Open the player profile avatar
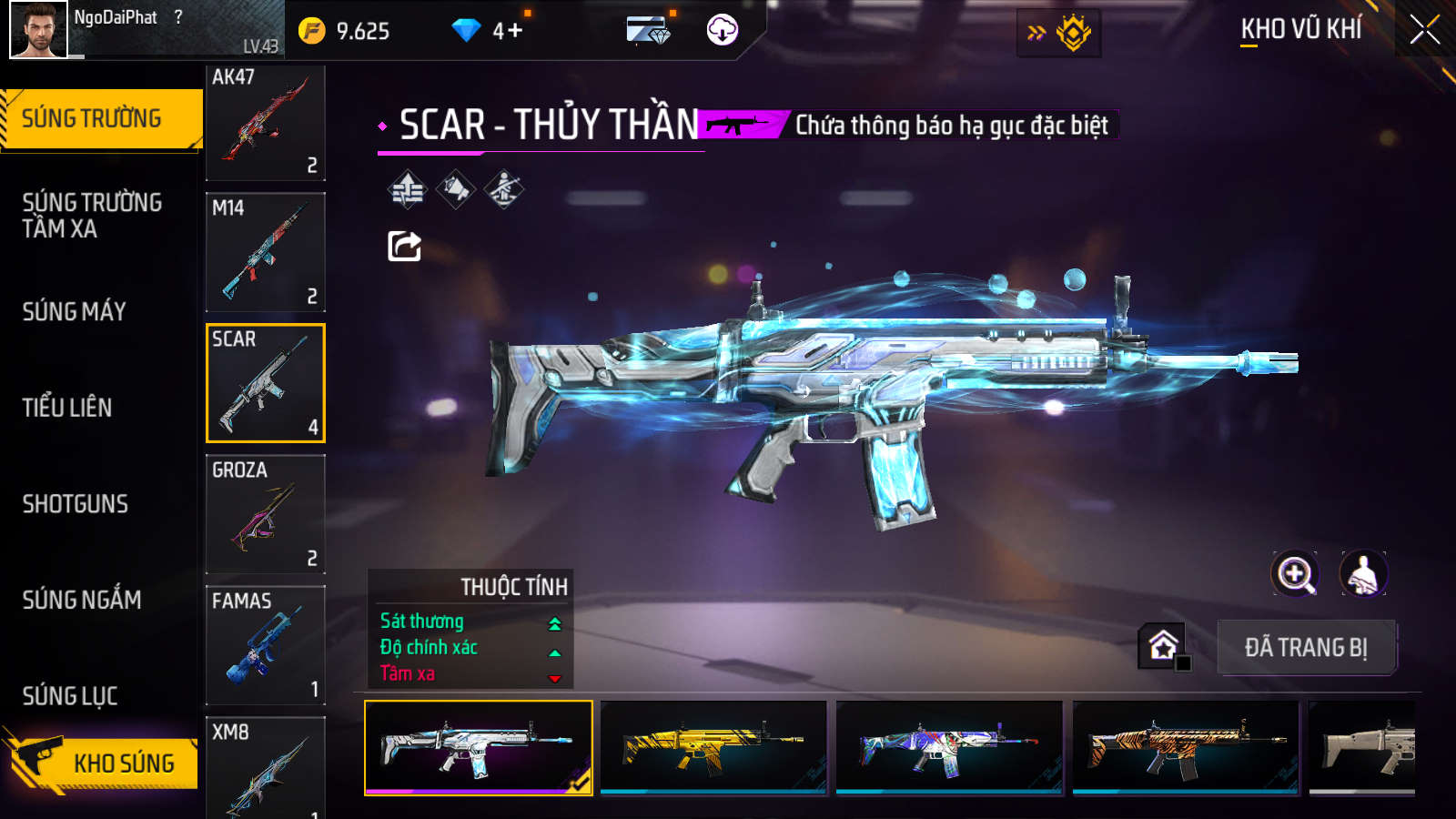The image size is (1456, 819). [x=38, y=30]
